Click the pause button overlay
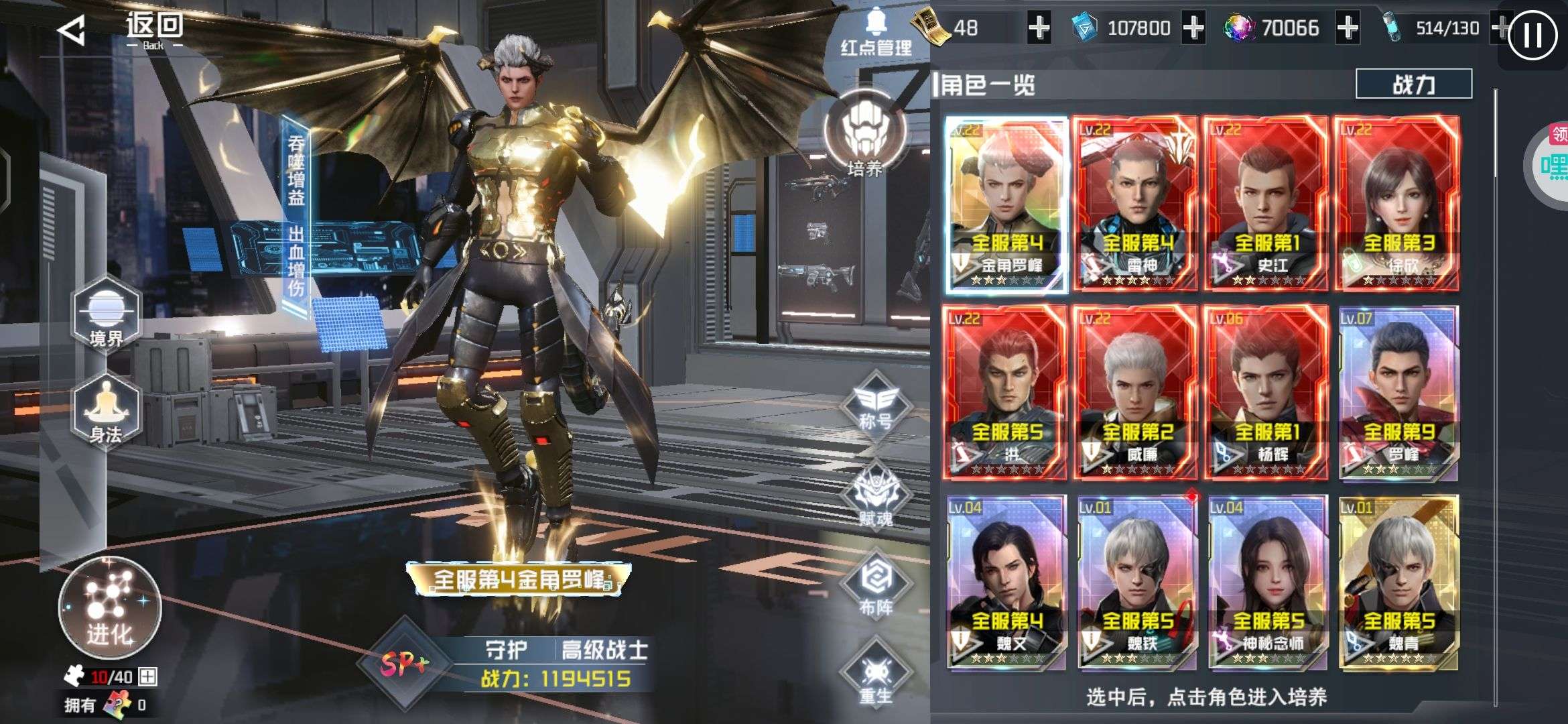The height and width of the screenshot is (724, 1568). 1532,35
